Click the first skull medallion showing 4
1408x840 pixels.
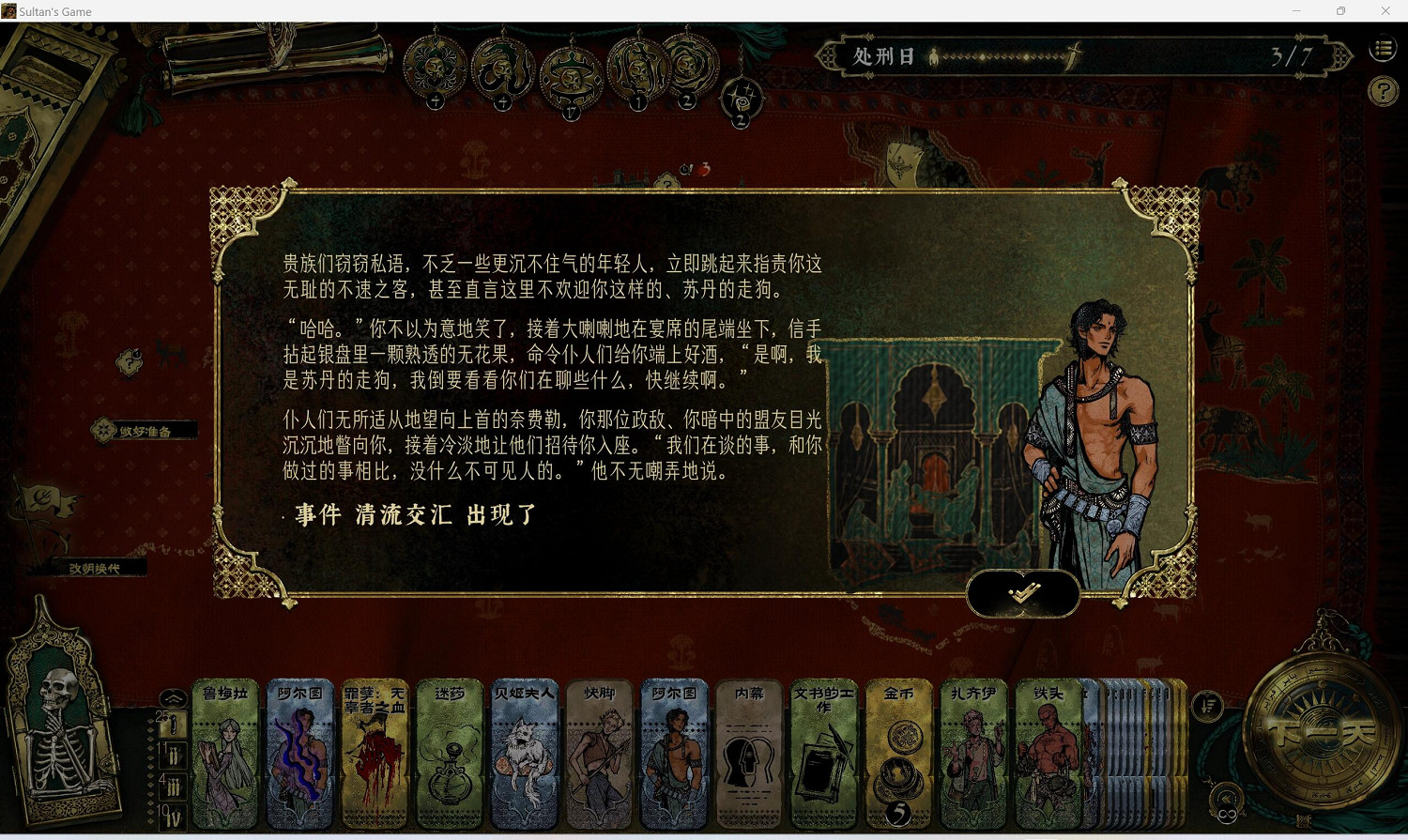[435, 68]
